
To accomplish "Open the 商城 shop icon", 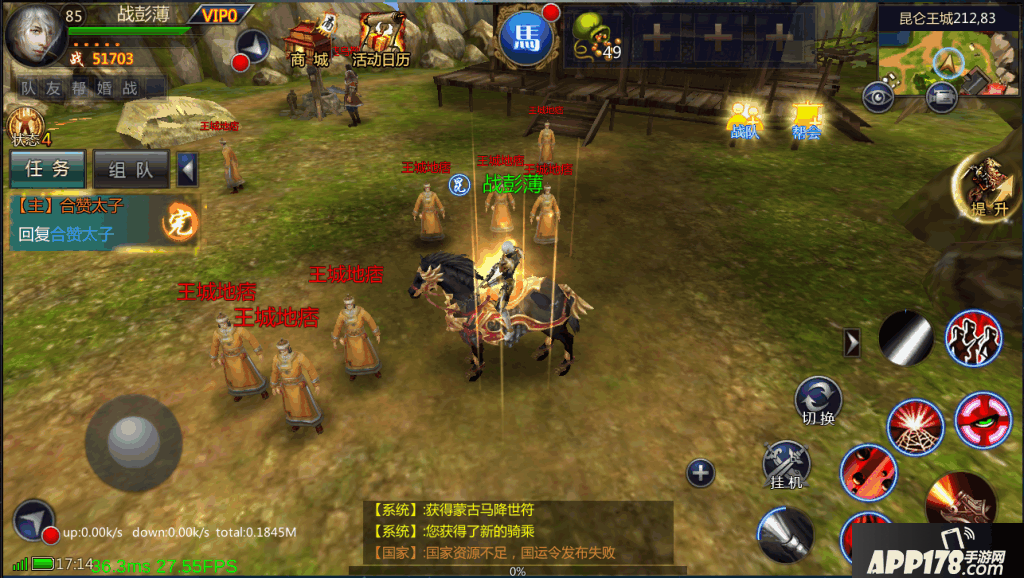I will tap(308, 43).
